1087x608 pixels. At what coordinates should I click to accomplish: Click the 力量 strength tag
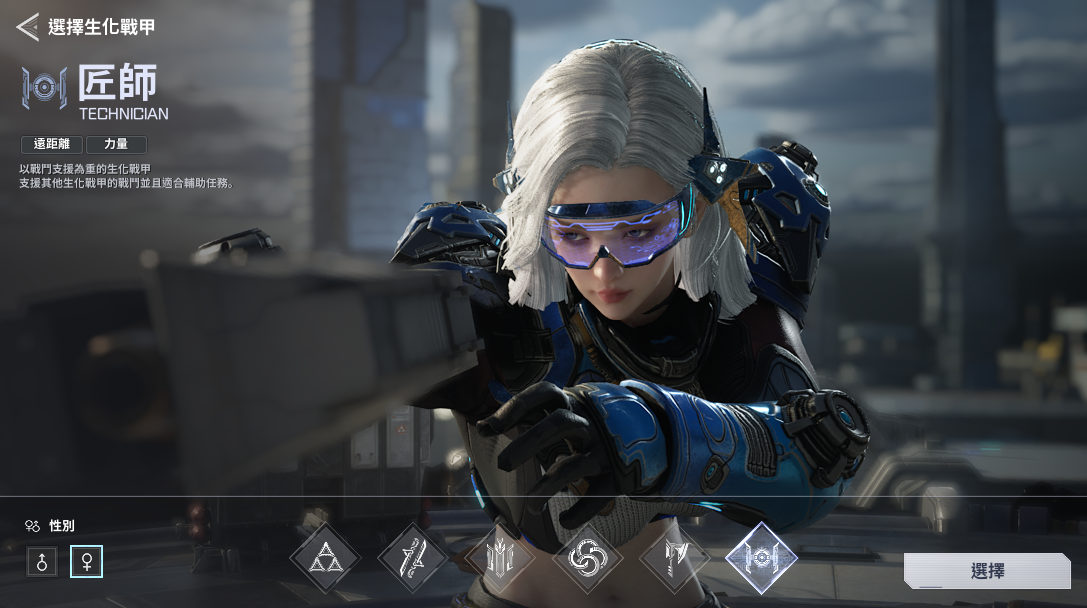(116, 144)
